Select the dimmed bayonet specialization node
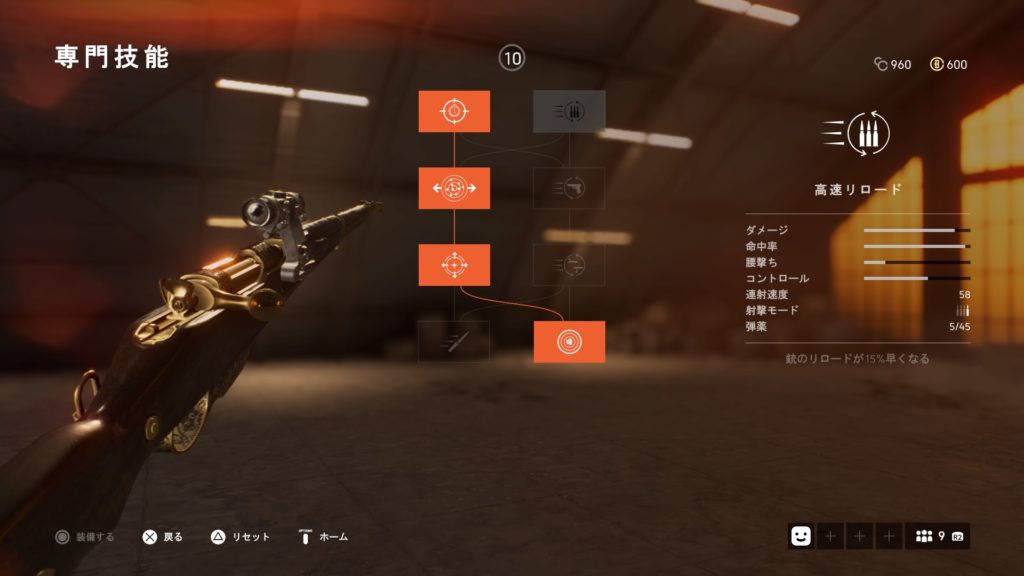 tap(454, 342)
